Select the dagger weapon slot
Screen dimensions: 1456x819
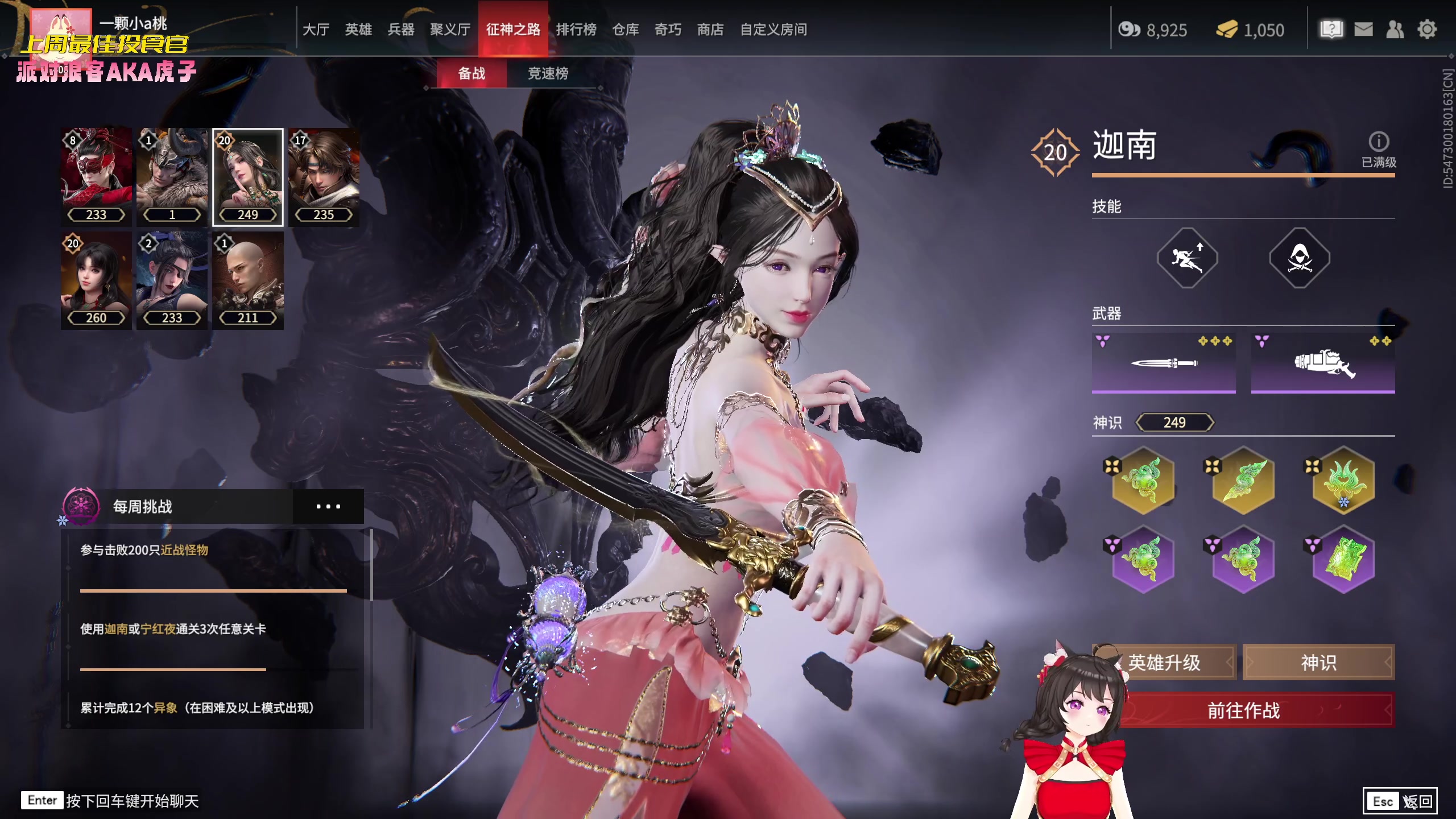(1164, 363)
